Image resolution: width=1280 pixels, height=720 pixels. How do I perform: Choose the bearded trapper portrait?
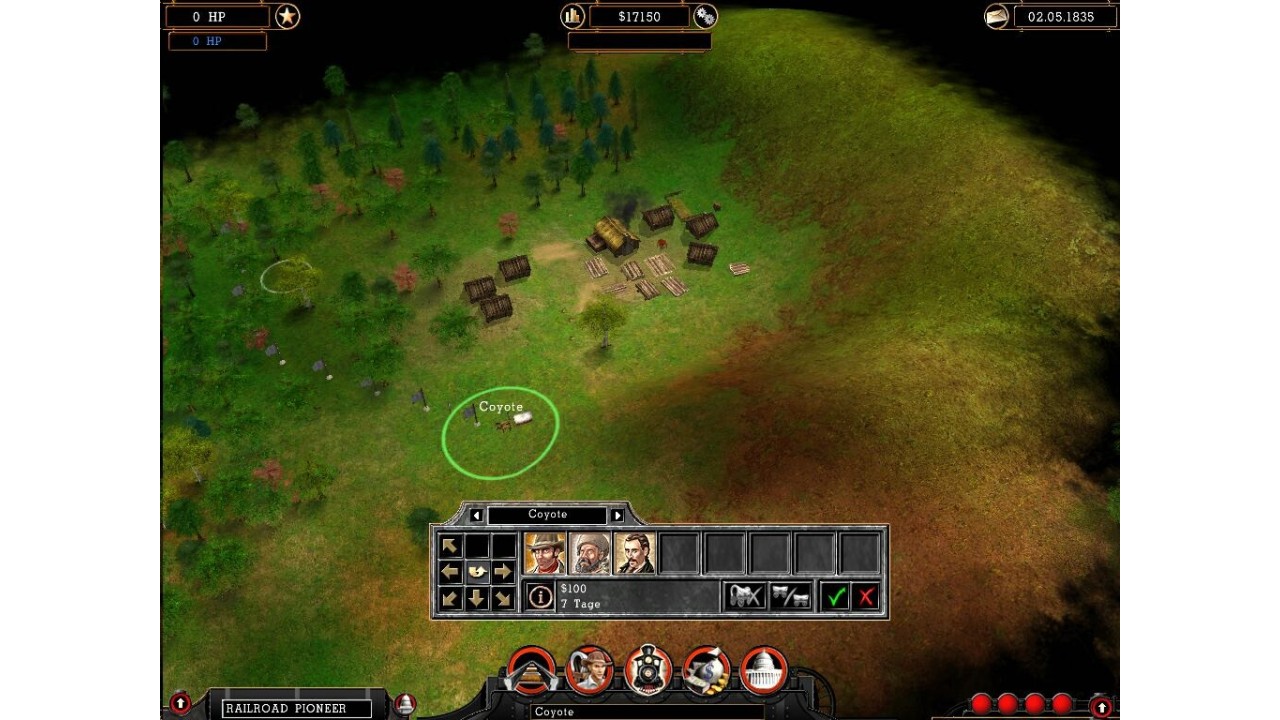[589, 553]
